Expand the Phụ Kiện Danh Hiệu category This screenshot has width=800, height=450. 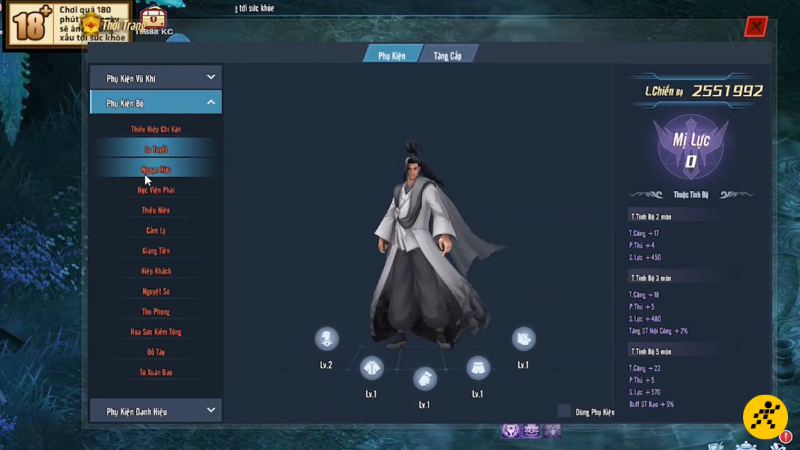tap(155, 410)
